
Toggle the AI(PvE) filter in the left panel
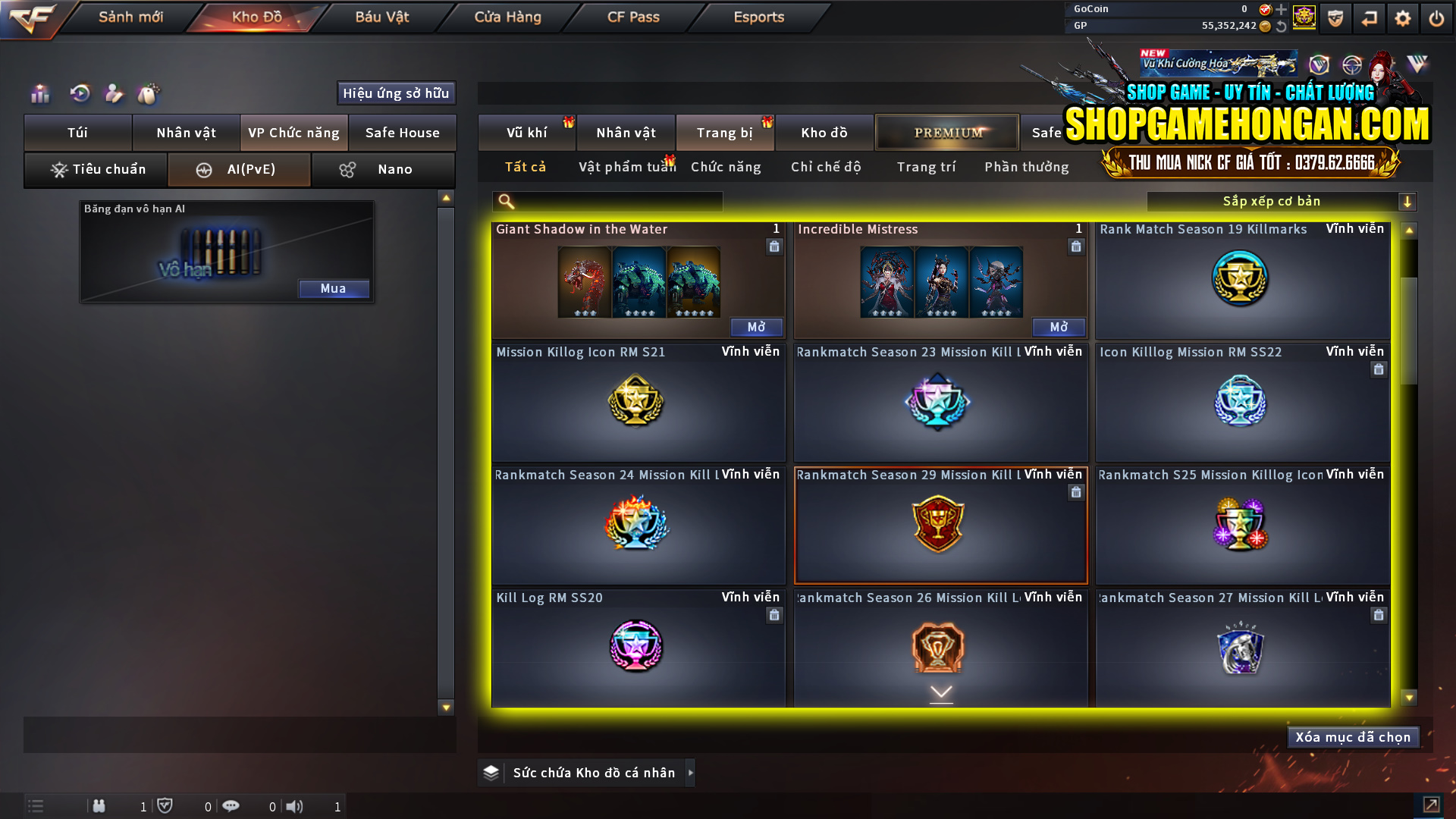(x=239, y=169)
